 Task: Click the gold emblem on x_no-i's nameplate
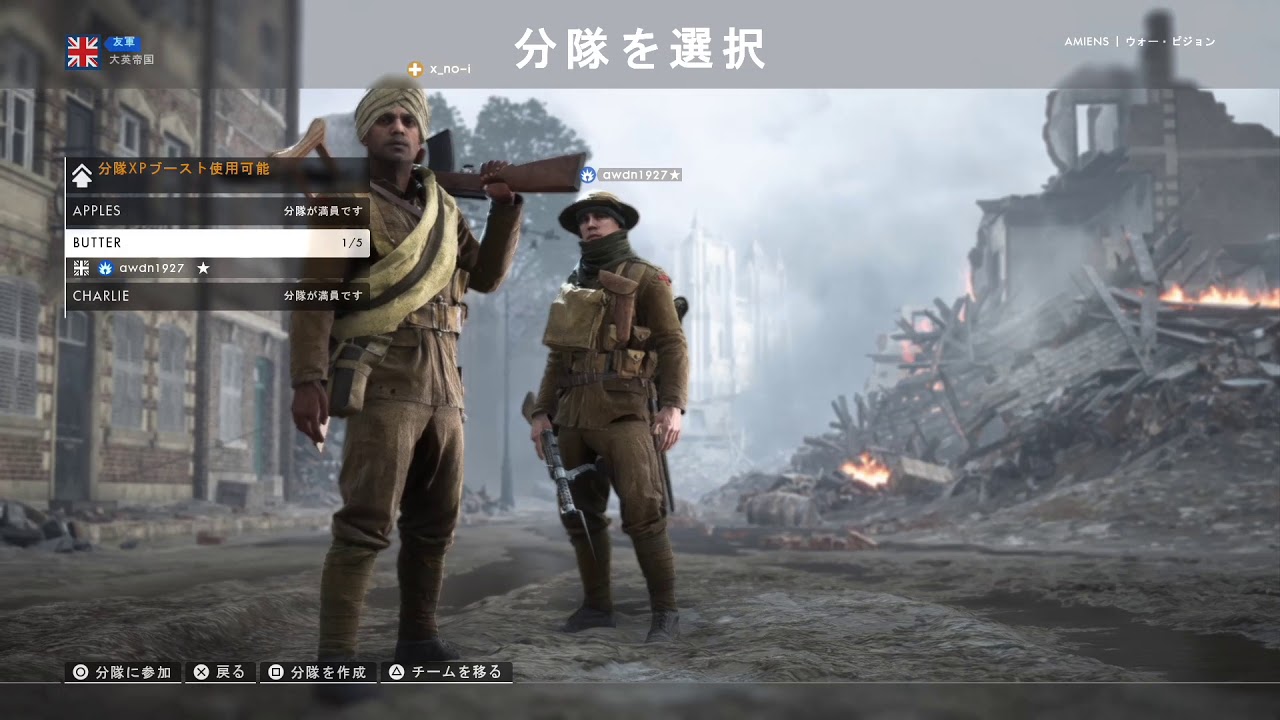point(413,71)
